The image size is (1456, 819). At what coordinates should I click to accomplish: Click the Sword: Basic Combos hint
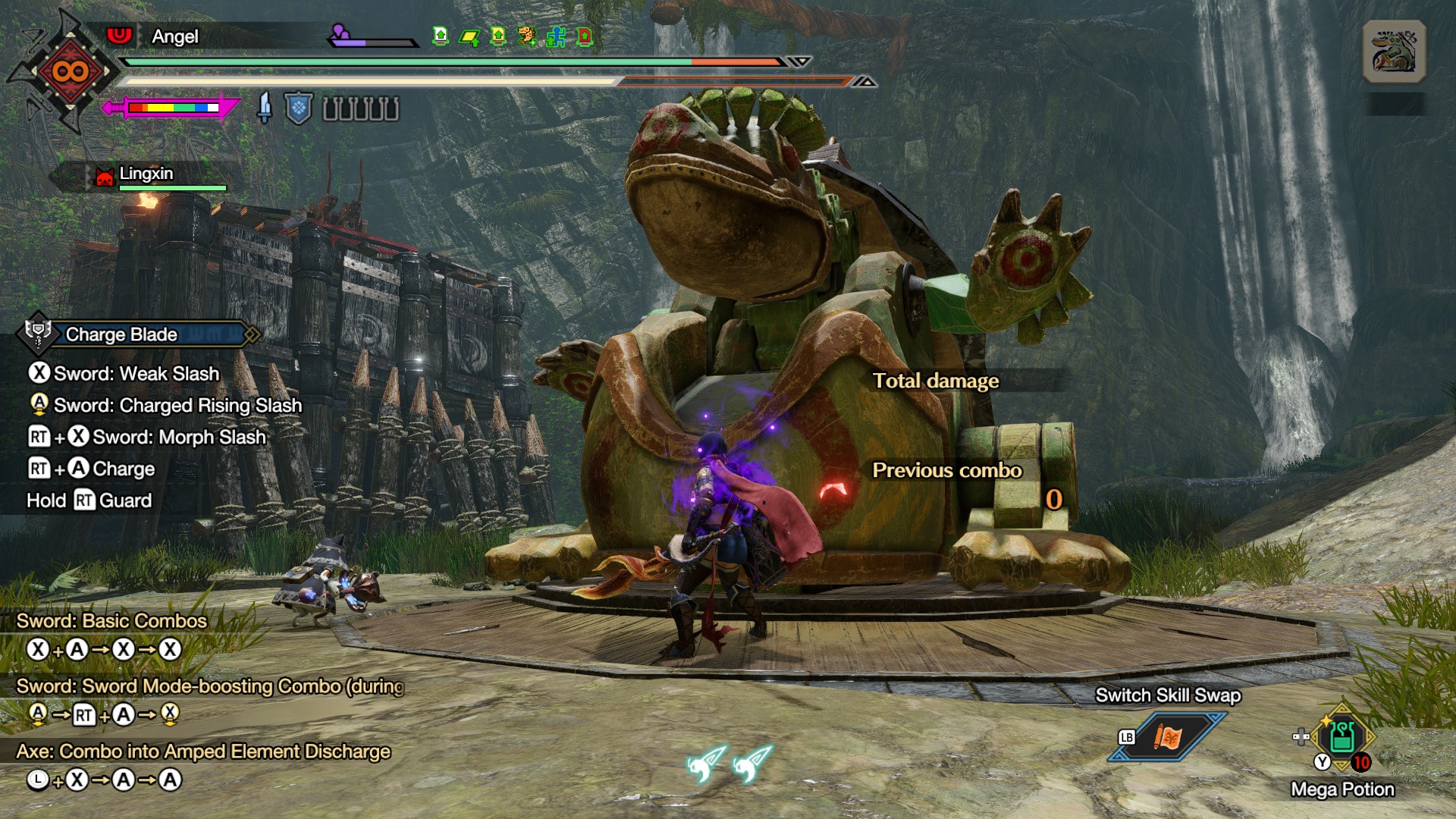coord(111,621)
